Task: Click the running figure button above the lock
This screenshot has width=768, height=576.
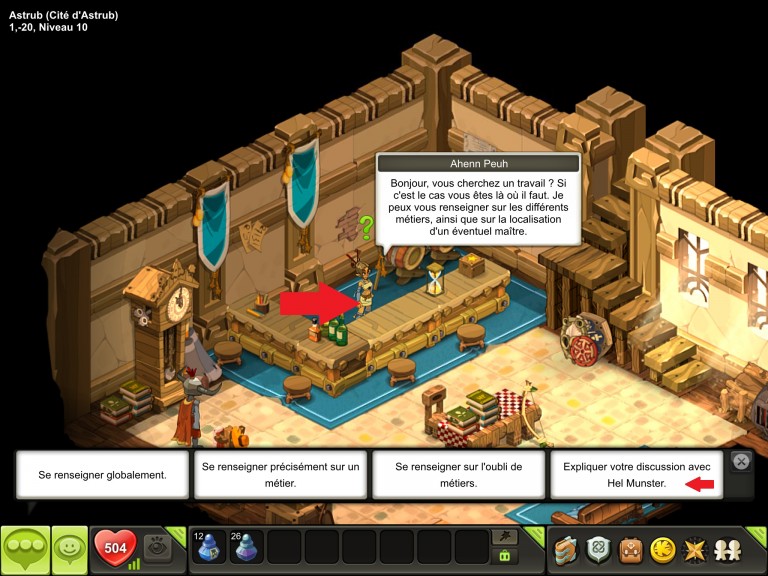Action: pos(505,537)
